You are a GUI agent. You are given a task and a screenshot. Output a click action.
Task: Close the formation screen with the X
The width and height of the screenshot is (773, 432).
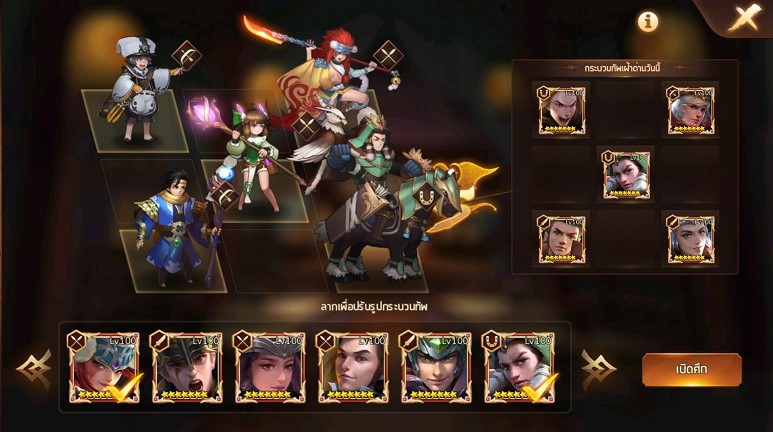(744, 18)
